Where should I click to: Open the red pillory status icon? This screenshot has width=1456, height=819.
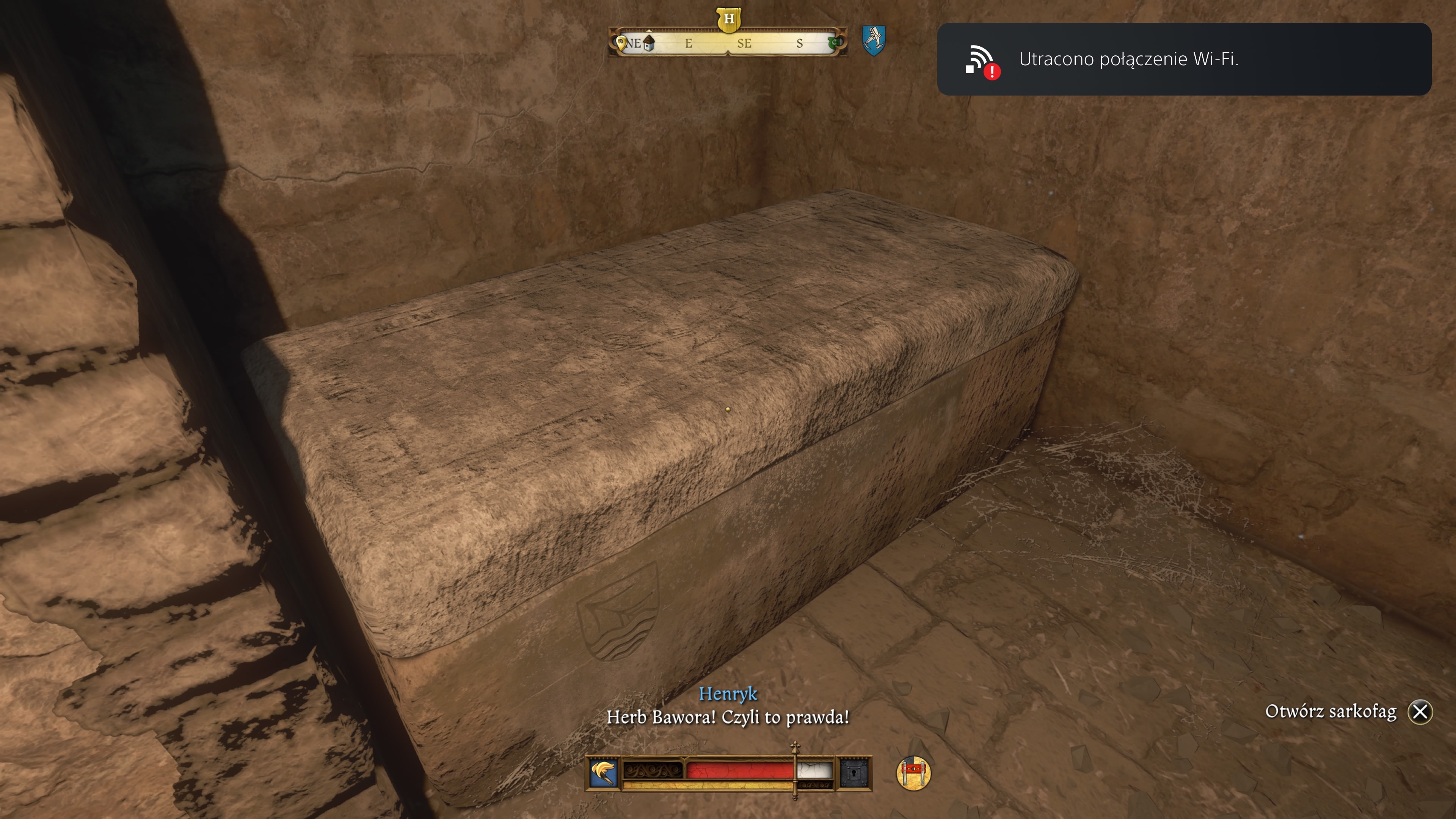(x=913, y=773)
